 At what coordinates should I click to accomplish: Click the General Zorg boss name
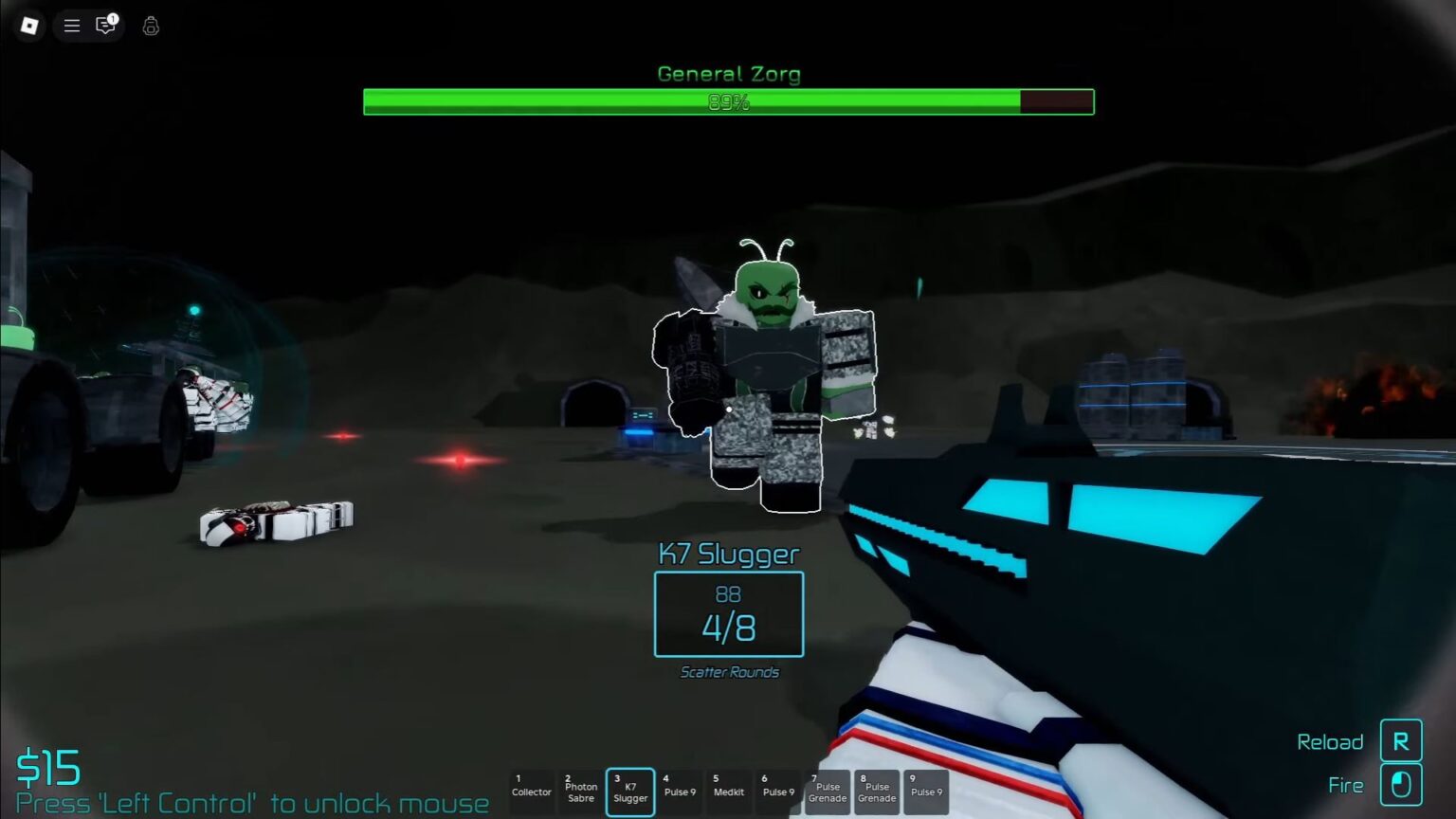pos(728,74)
